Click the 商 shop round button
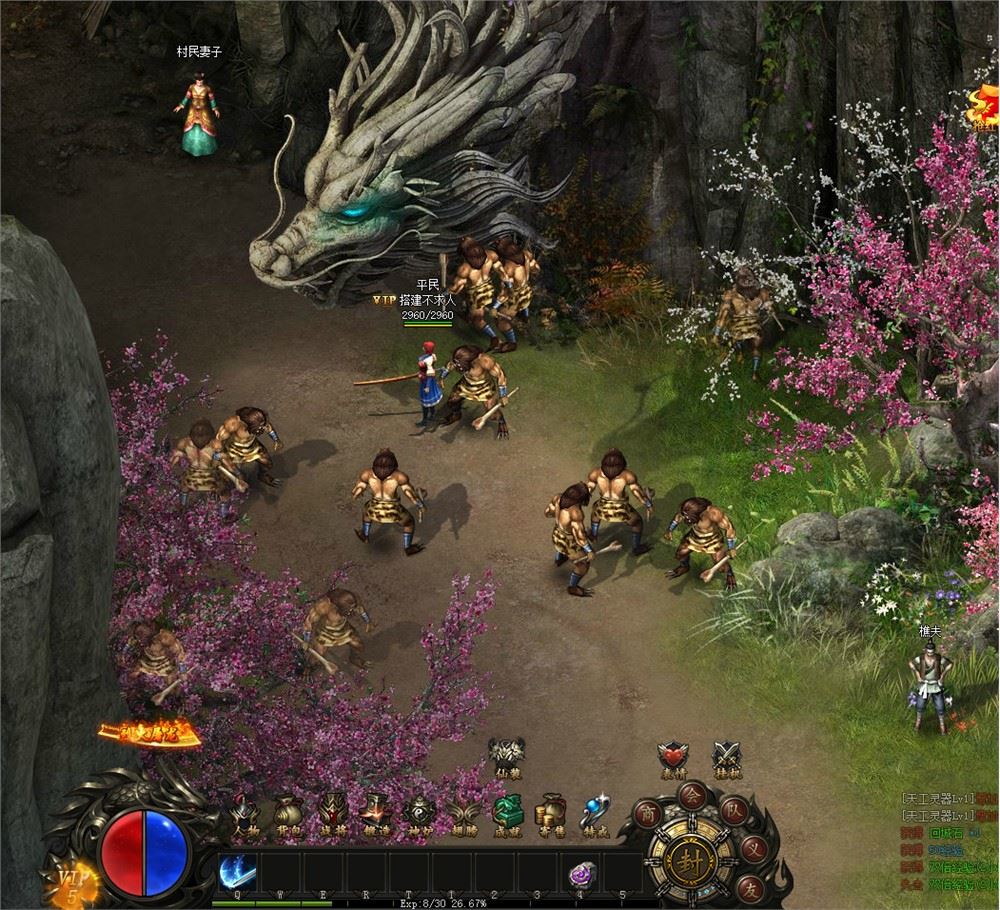 648,812
